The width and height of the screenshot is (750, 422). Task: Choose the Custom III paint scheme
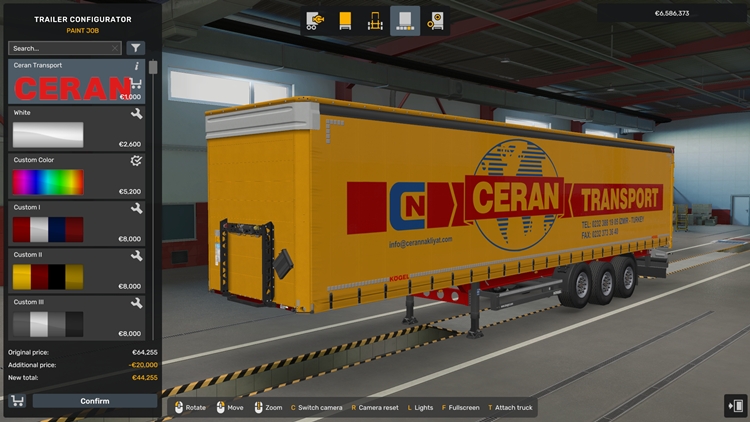48,323
